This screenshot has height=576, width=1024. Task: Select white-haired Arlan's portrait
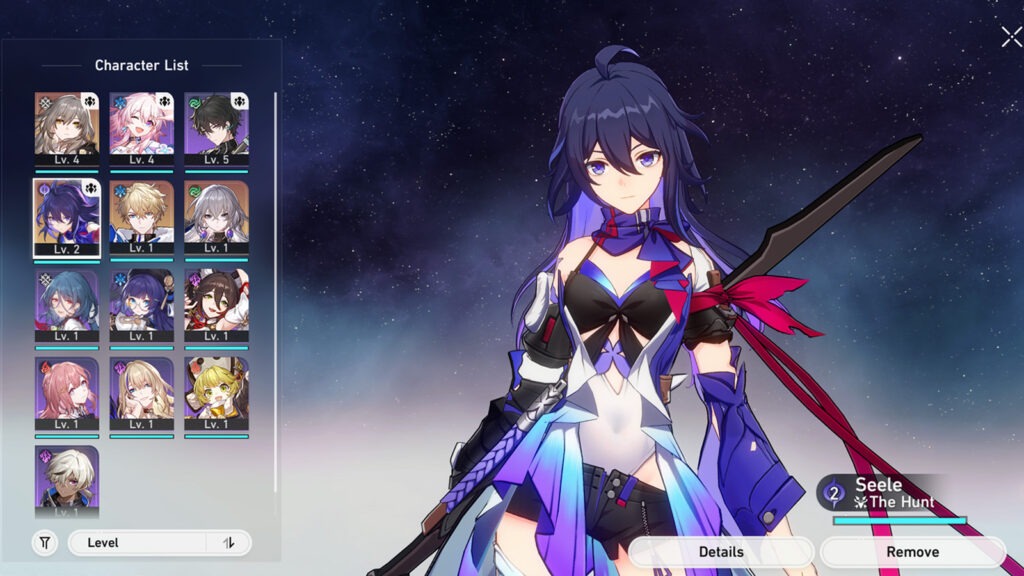(x=67, y=480)
